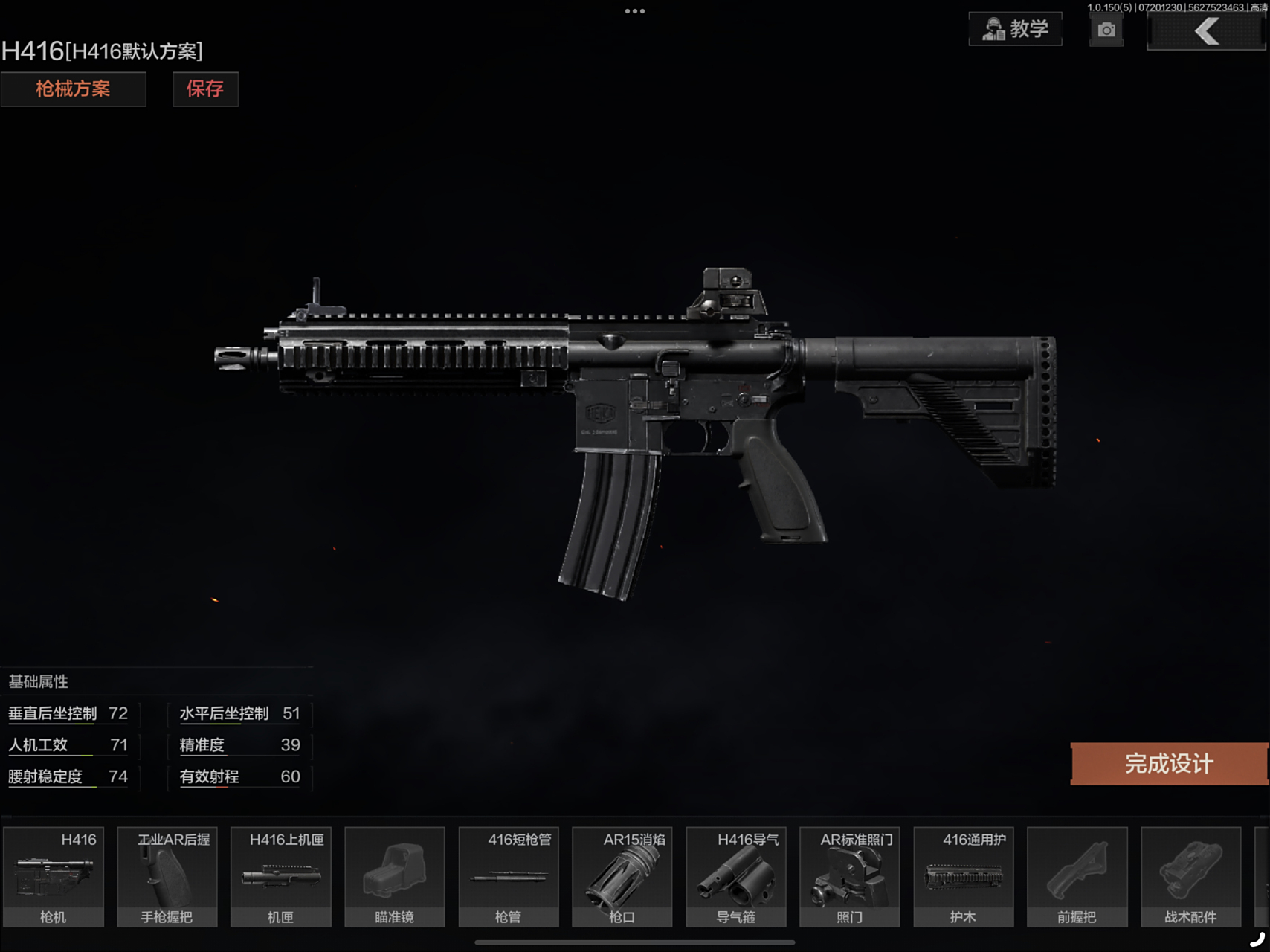Choose the 手枪握把 pistol grip slot
The height and width of the screenshot is (952, 1270).
pos(167,876)
